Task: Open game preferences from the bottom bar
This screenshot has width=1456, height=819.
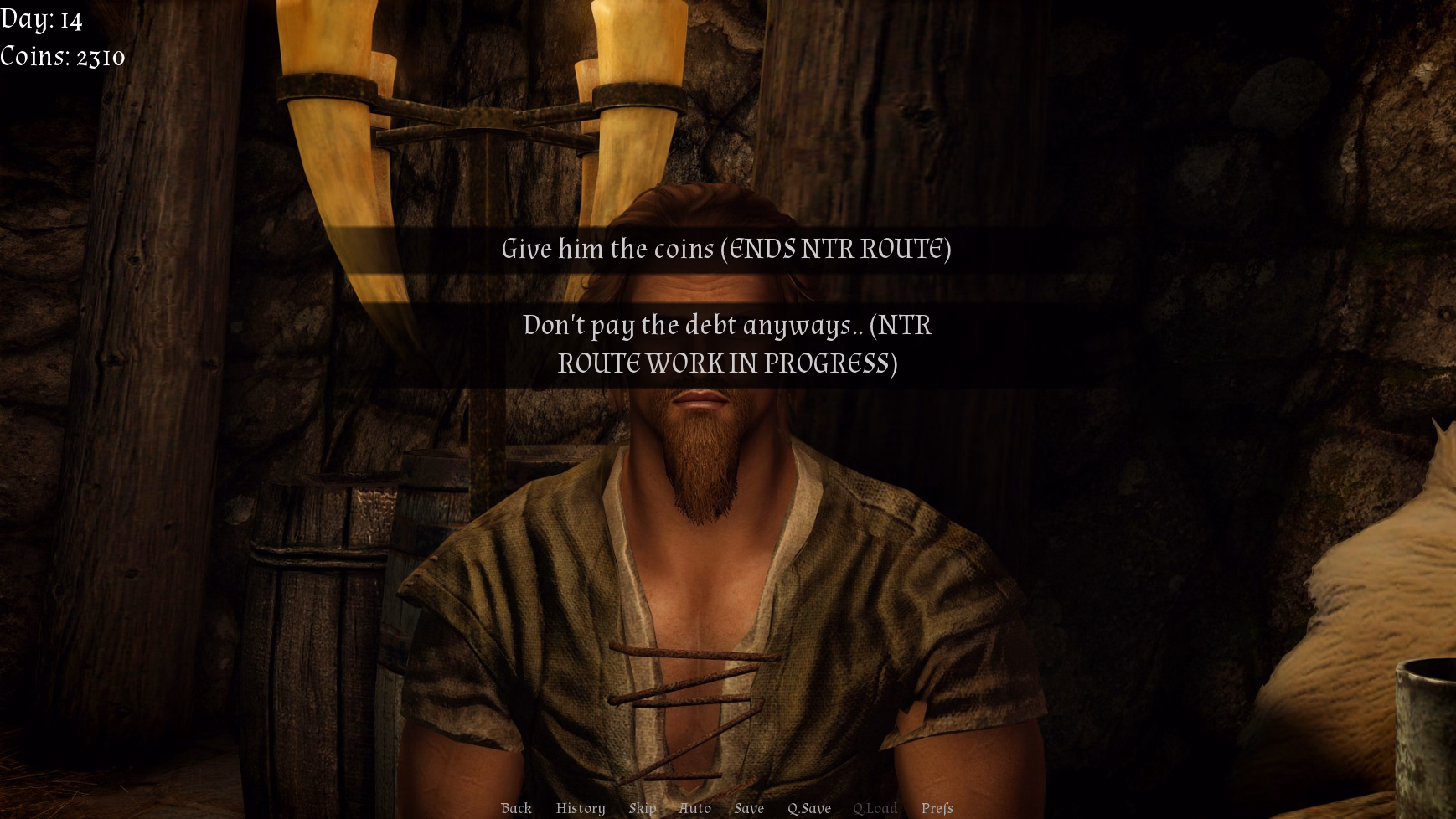Action: [x=937, y=808]
